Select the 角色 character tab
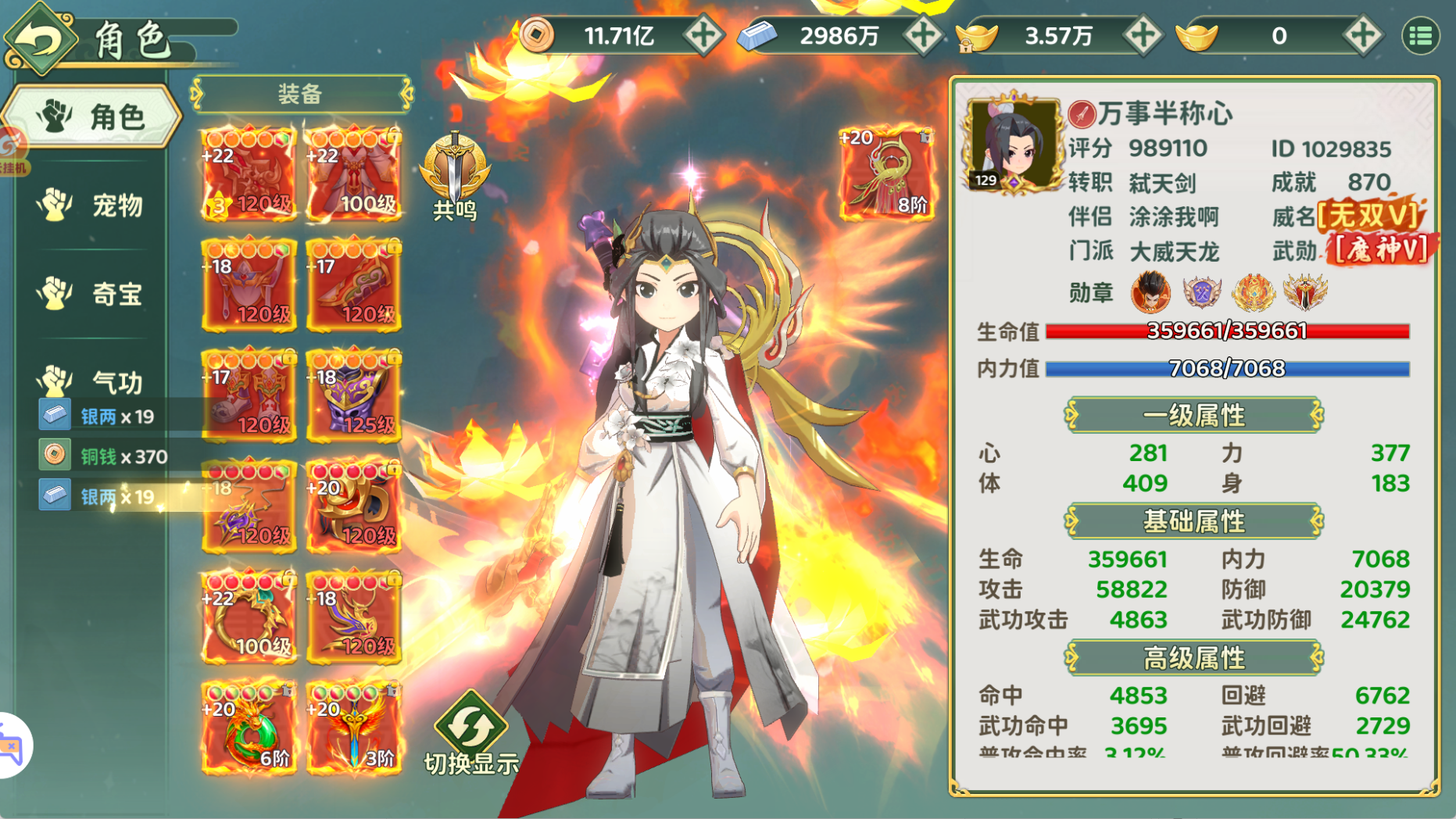 (x=92, y=117)
